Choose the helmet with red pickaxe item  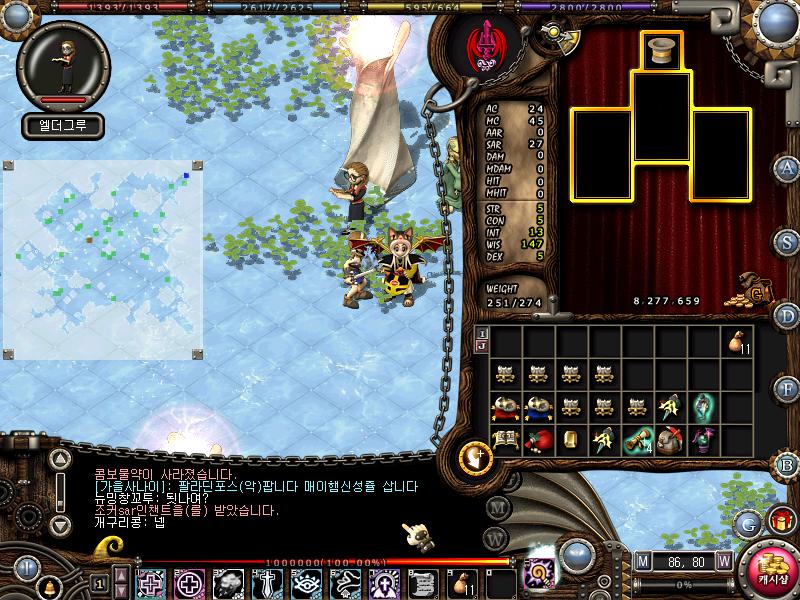[671, 440]
